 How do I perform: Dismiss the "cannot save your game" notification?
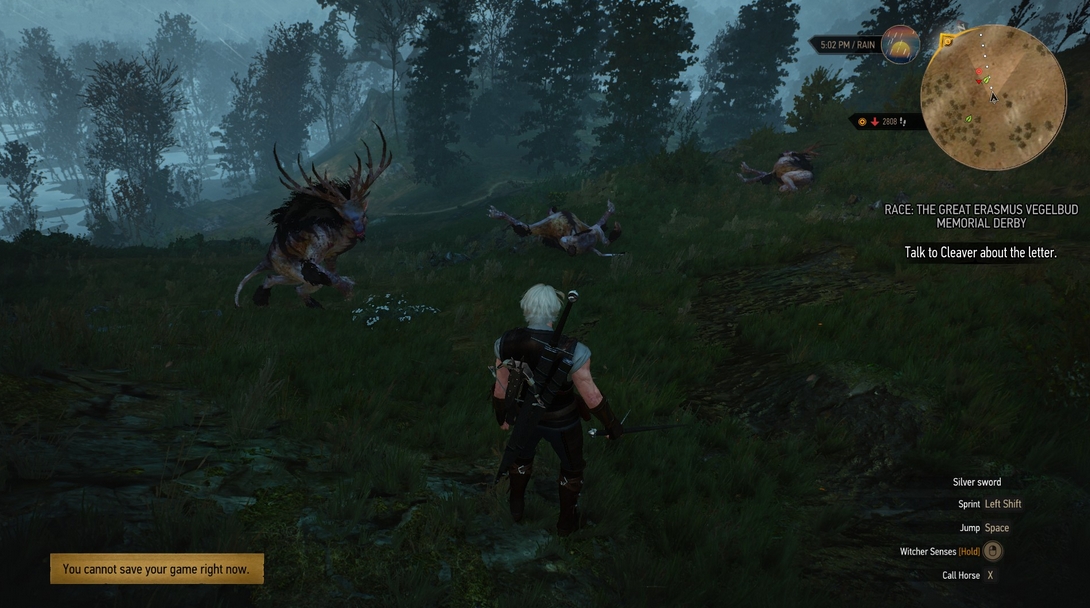pos(157,569)
